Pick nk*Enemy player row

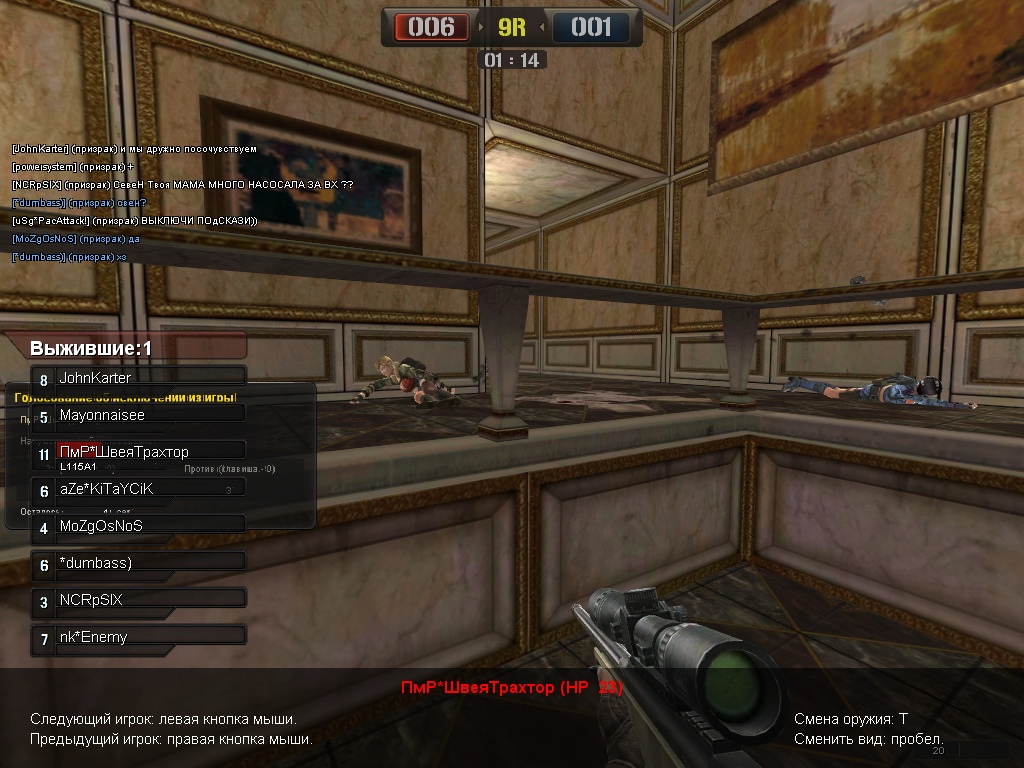[x=138, y=637]
